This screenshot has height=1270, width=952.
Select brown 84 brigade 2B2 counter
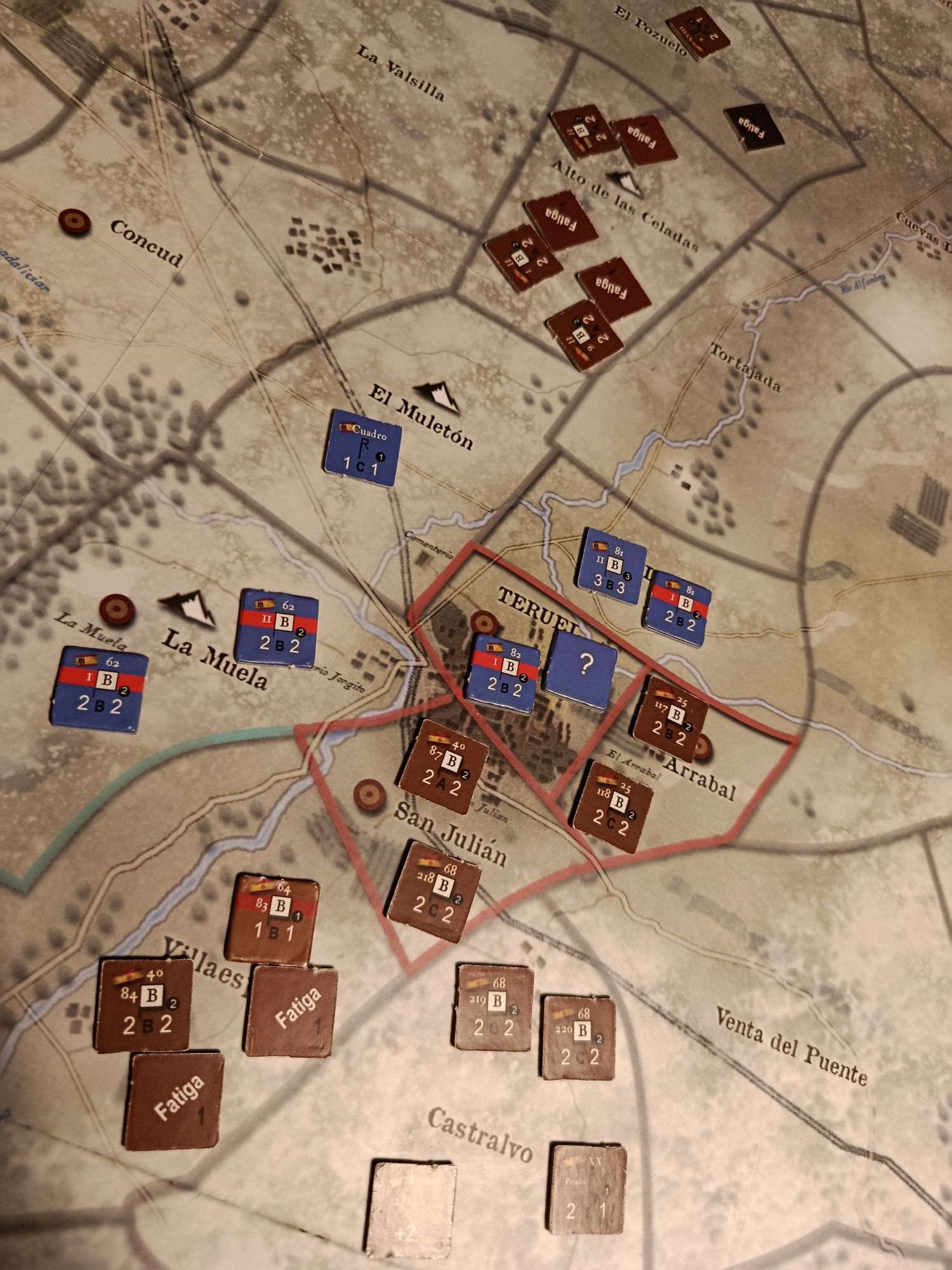[x=145, y=1006]
